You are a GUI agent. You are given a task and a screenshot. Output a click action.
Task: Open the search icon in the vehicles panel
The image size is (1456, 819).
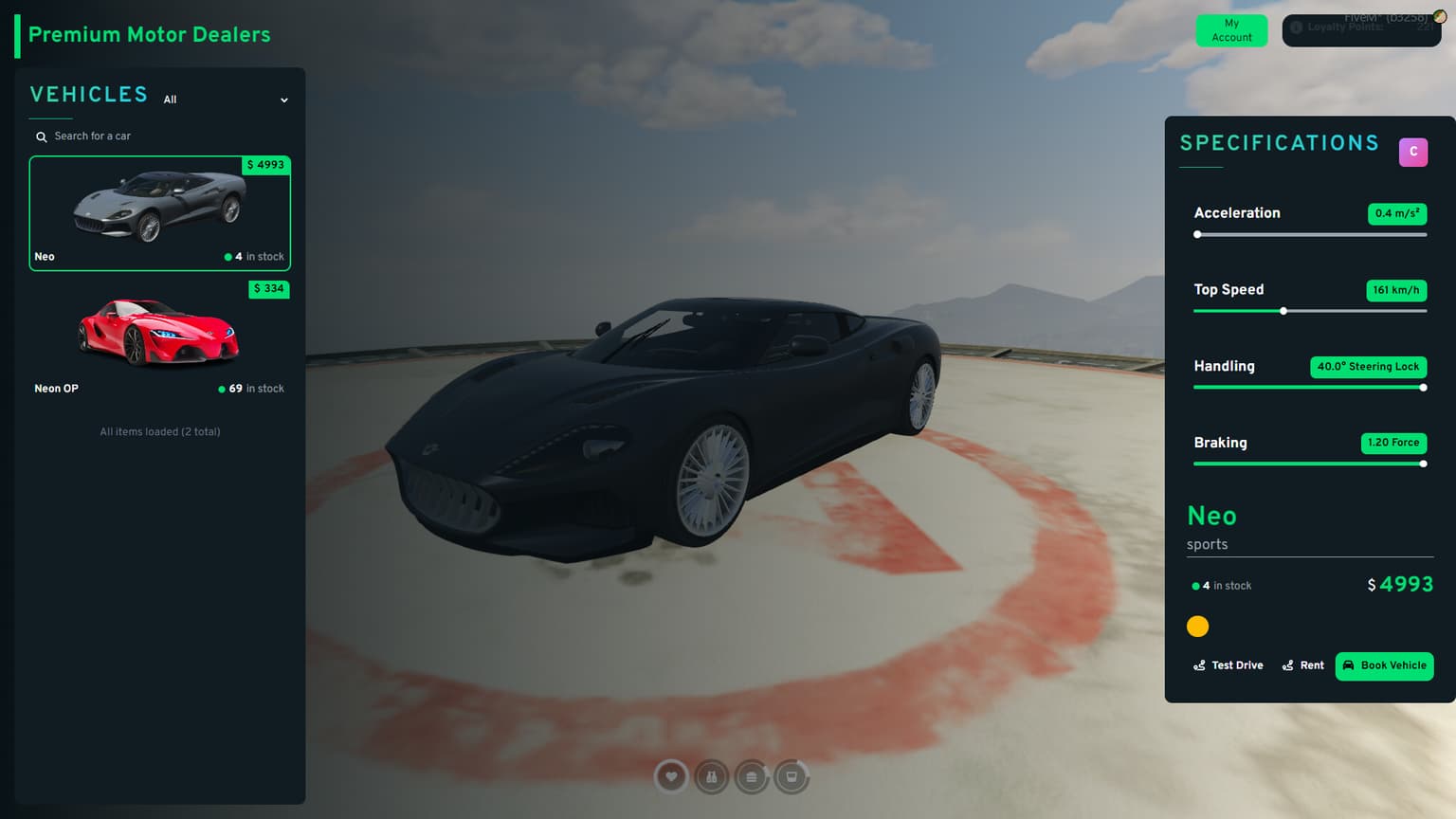tap(41, 136)
